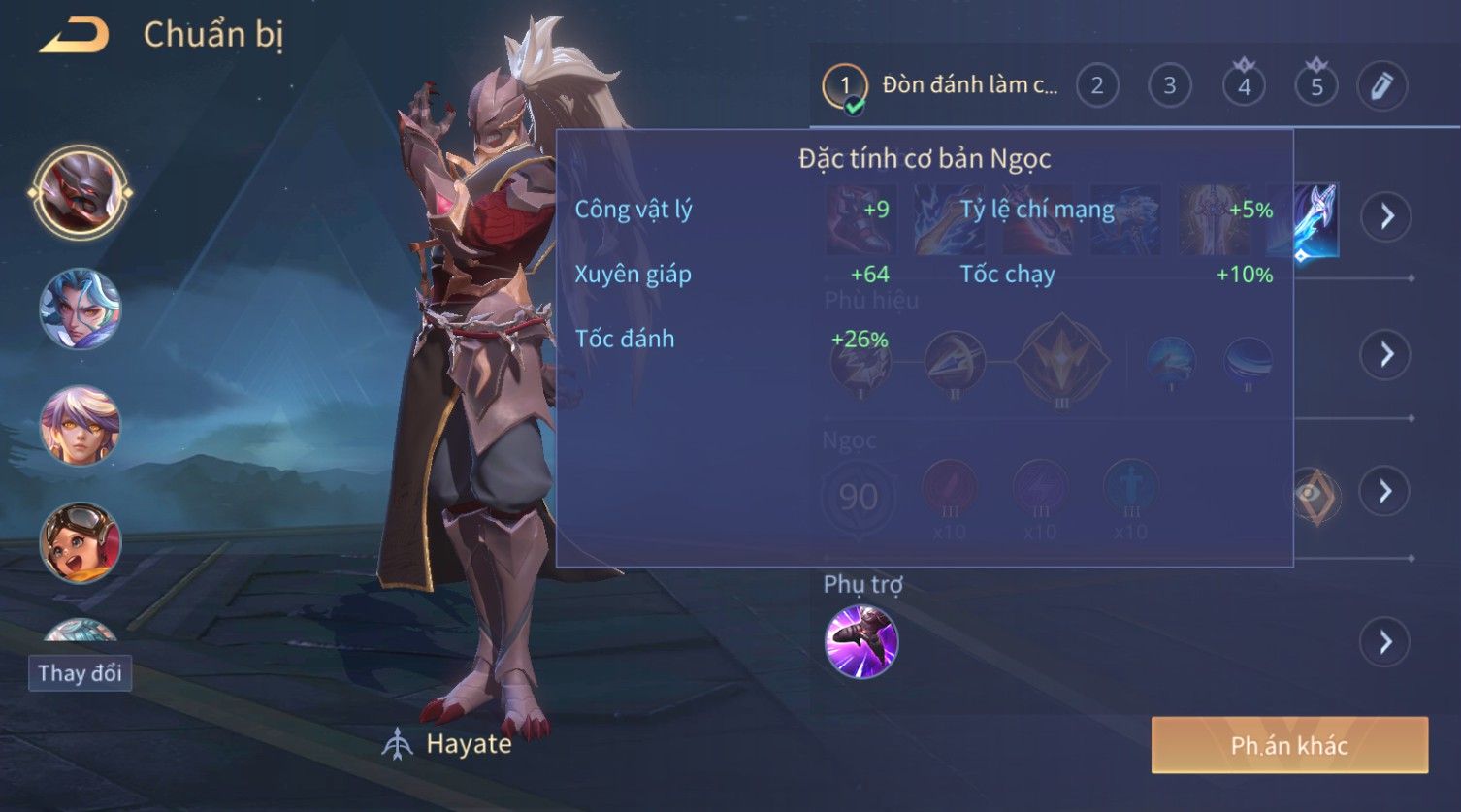Pick the white-haired hero with yellow eyes
This screenshot has height=812, width=1461.
tap(80, 425)
